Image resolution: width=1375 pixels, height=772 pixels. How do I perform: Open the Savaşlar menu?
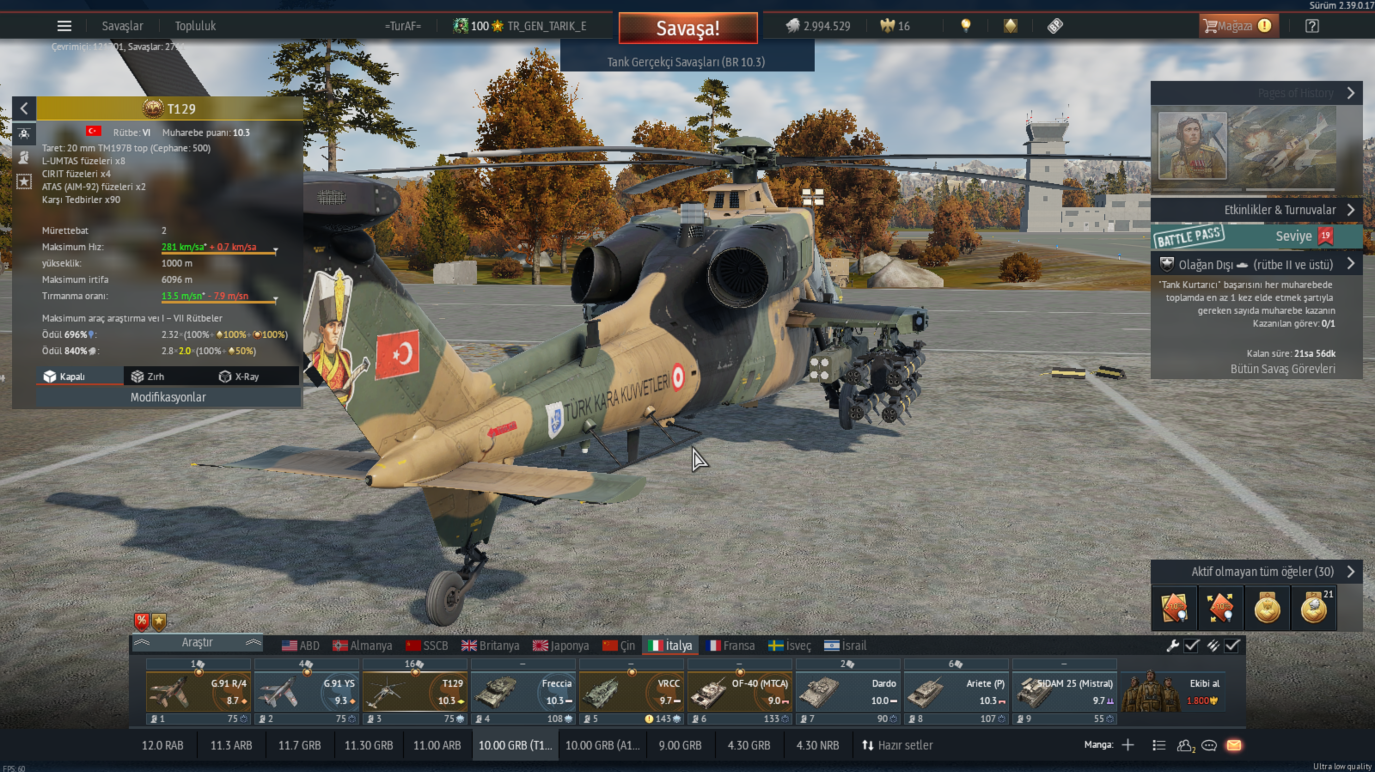click(x=122, y=26)
